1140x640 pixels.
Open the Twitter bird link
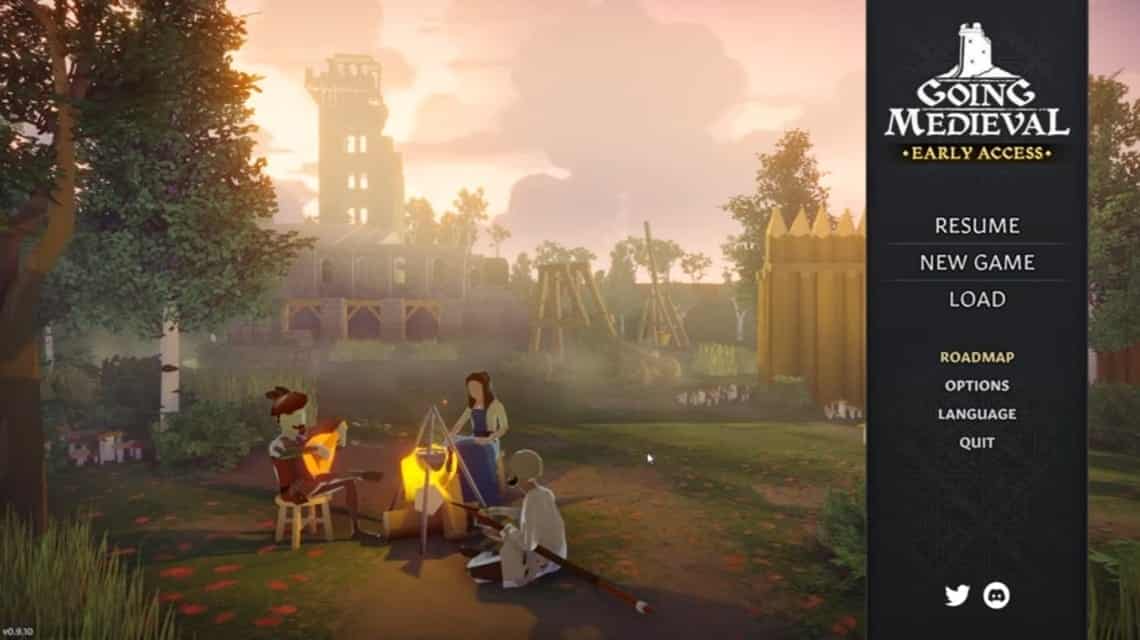957,596
